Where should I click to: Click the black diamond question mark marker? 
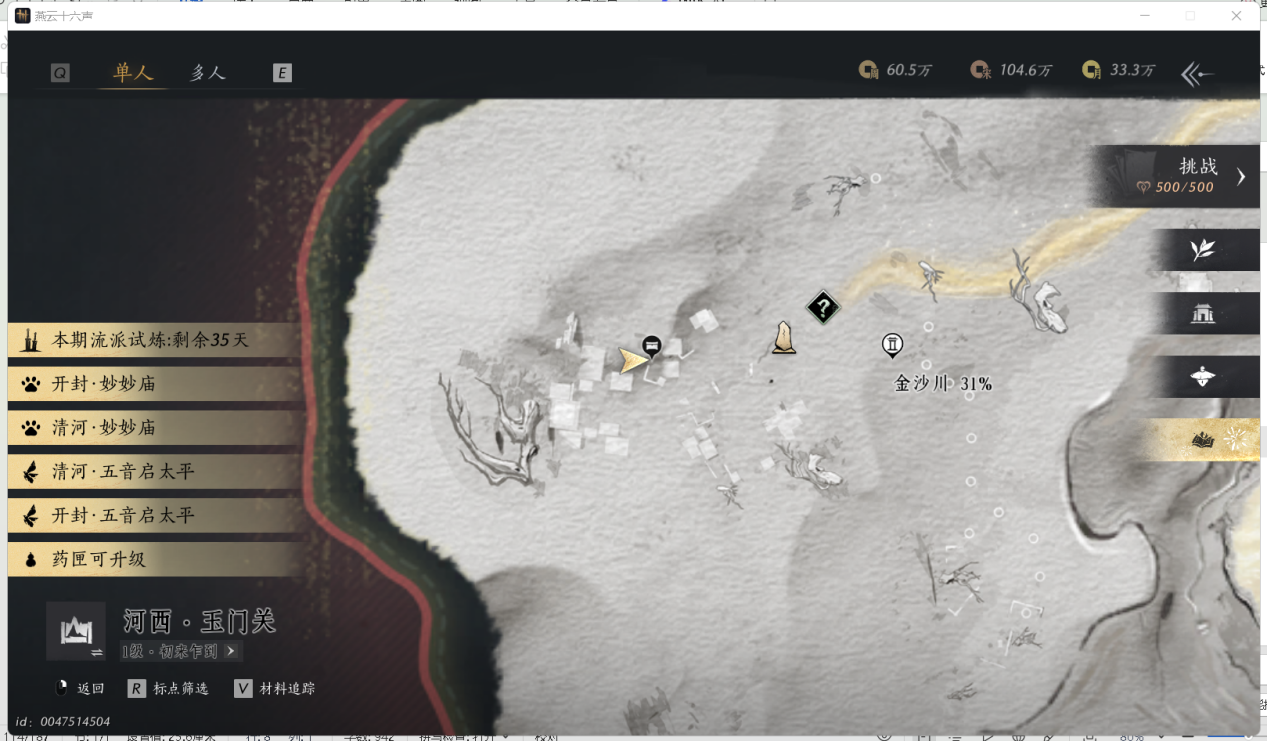(x=822, y=308)
